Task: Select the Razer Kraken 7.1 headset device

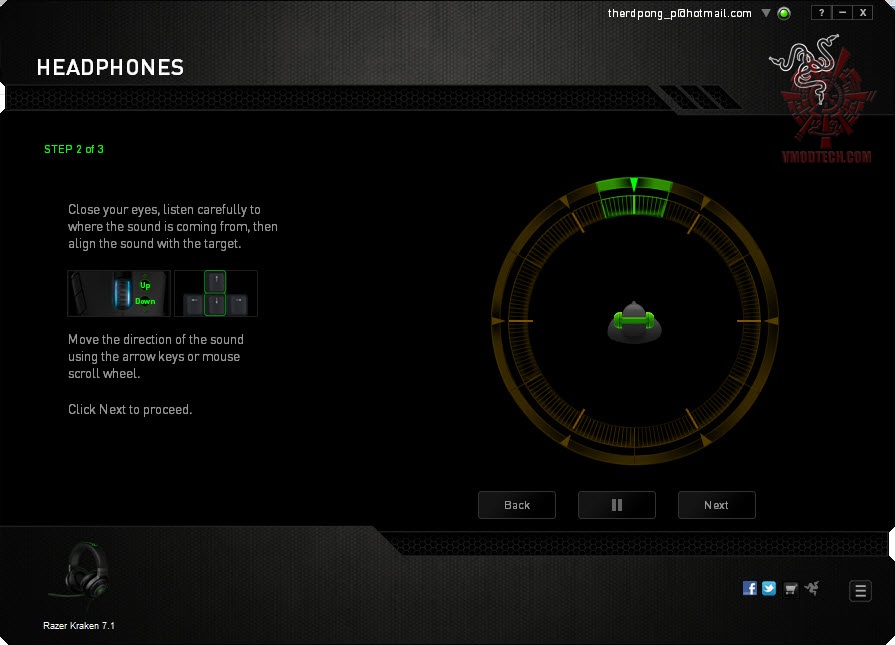Action: coord(79,582)
